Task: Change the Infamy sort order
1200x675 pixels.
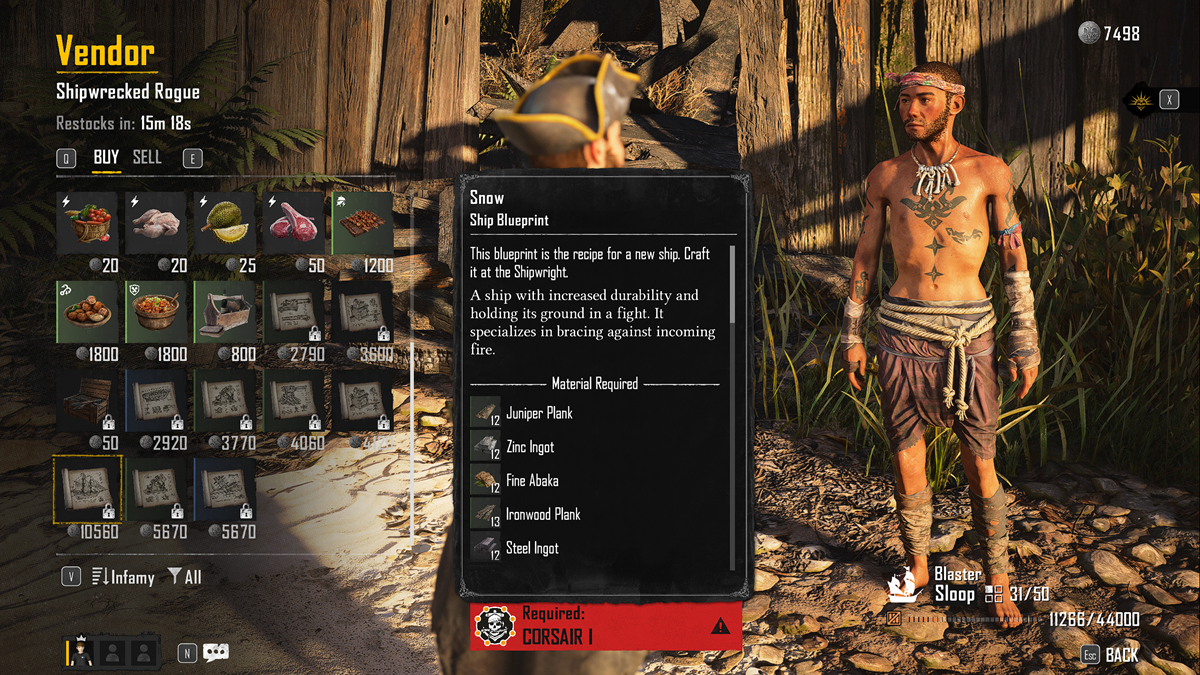Action: tap(123, 577)
